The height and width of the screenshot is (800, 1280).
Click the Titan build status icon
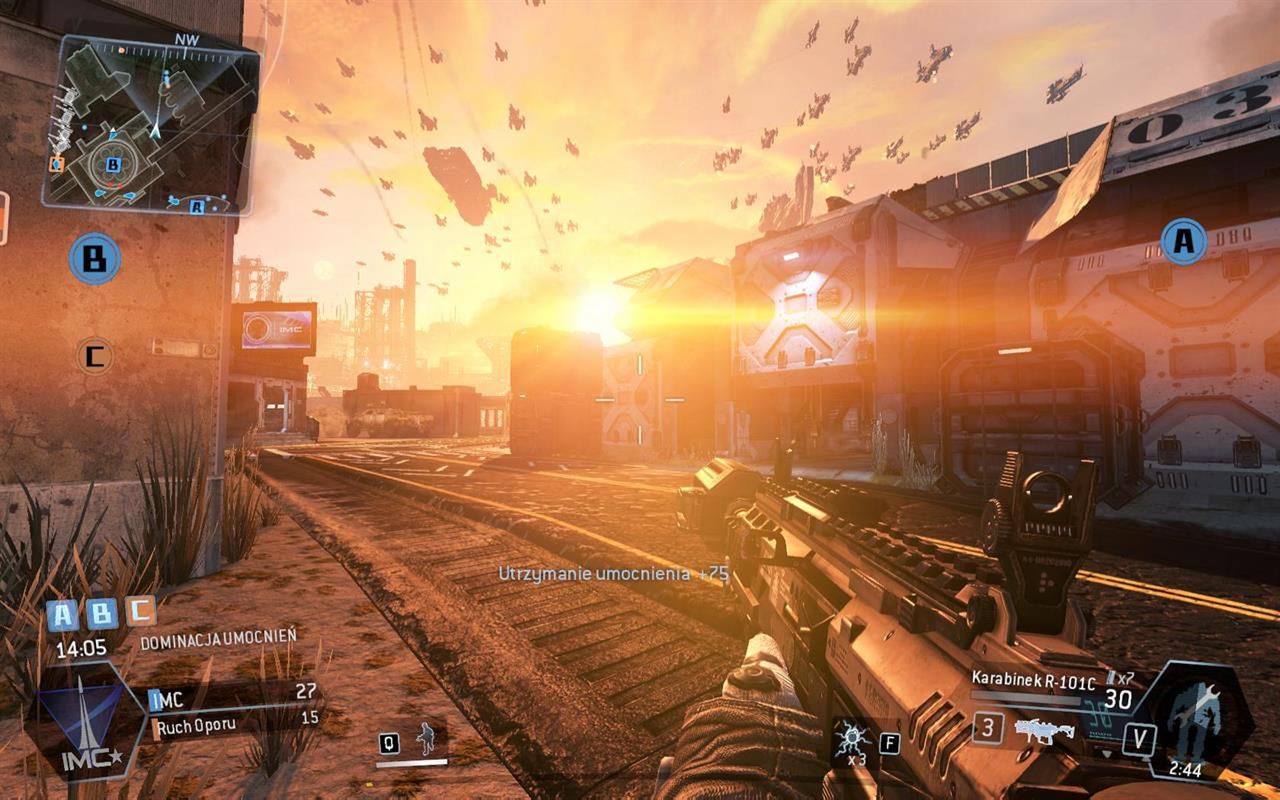click(1198, 713)
